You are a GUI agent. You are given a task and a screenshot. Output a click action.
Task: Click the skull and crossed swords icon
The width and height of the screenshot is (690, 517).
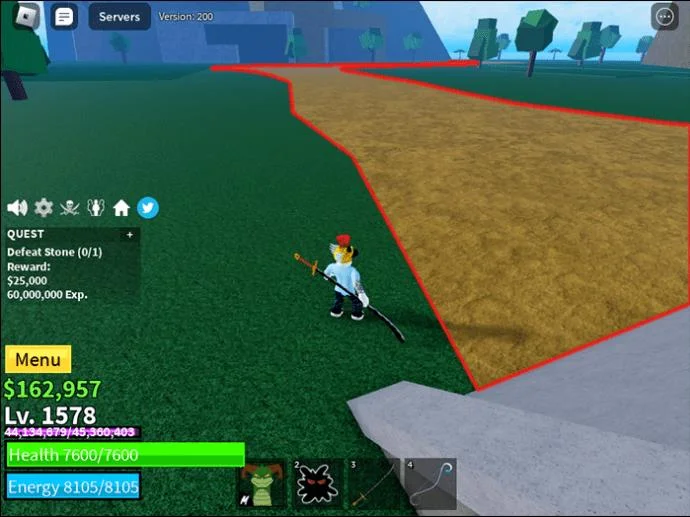(x=70, y=208)
